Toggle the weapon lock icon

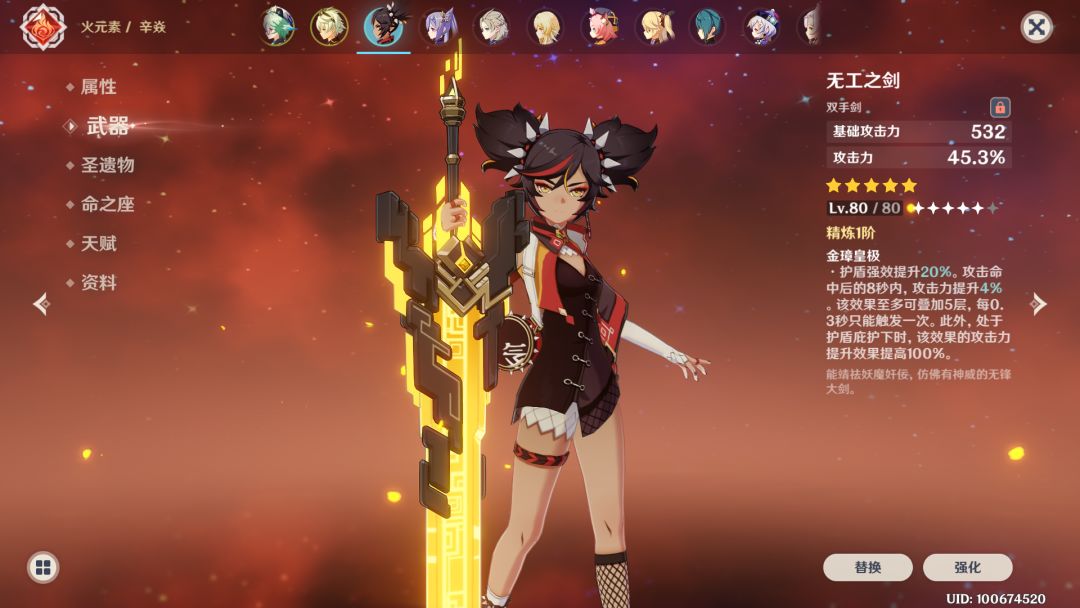pos(999,107)
